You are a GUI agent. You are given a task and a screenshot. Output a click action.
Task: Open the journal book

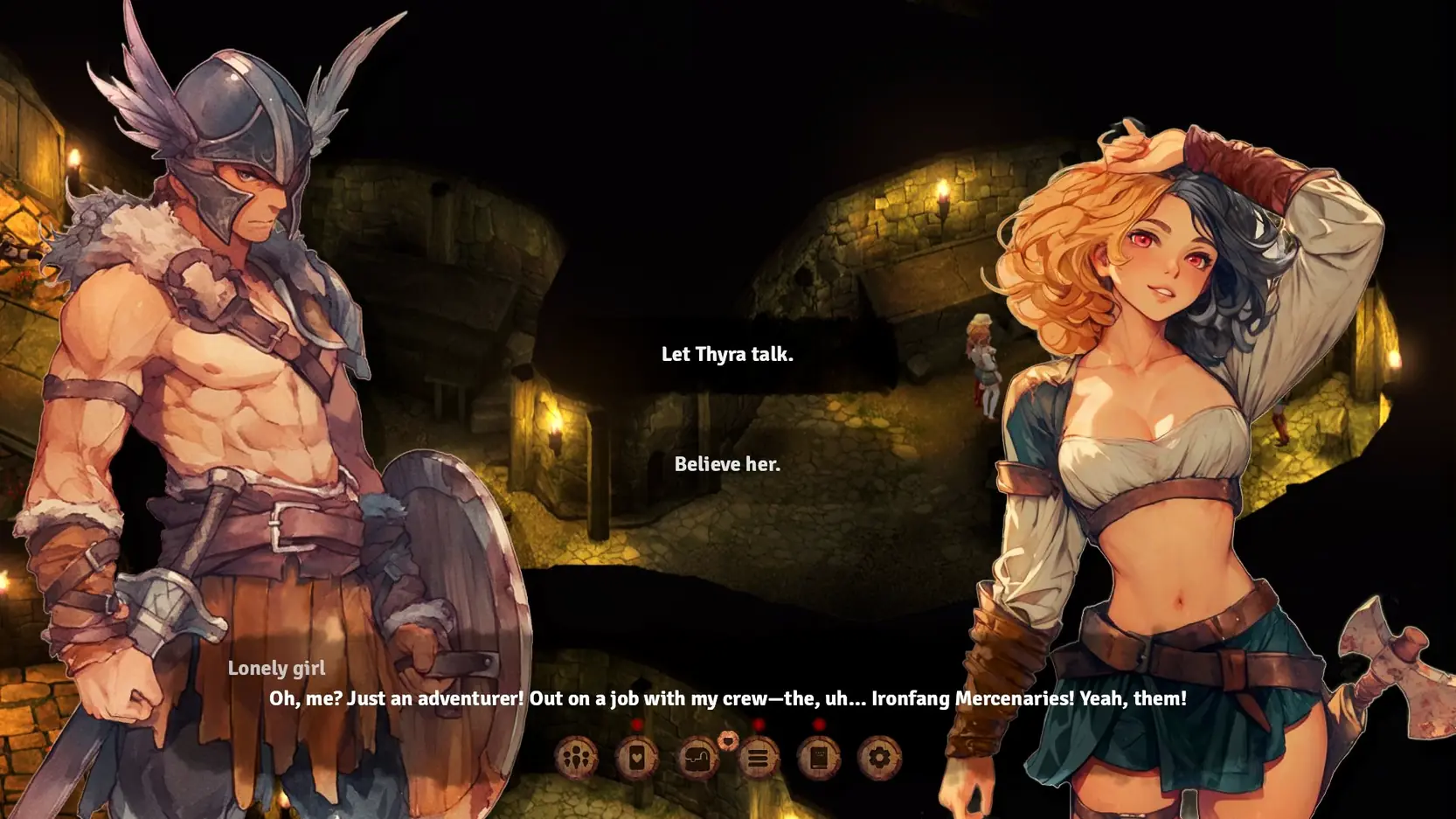click(x=818, y=758)
